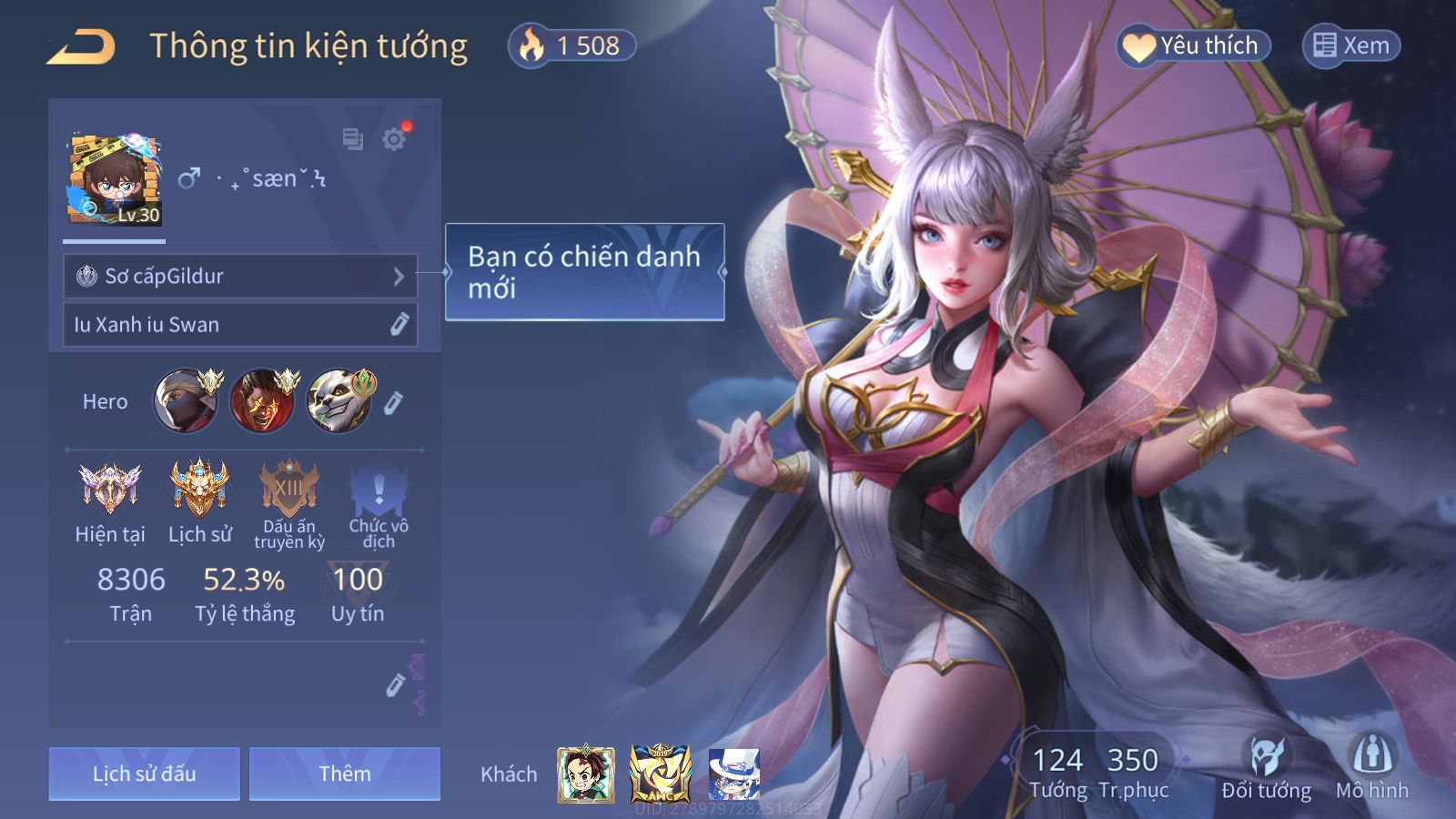Select the Kaito Kid visitor avatar
This screenshot has width=1456, height=819.
[733, 774]
